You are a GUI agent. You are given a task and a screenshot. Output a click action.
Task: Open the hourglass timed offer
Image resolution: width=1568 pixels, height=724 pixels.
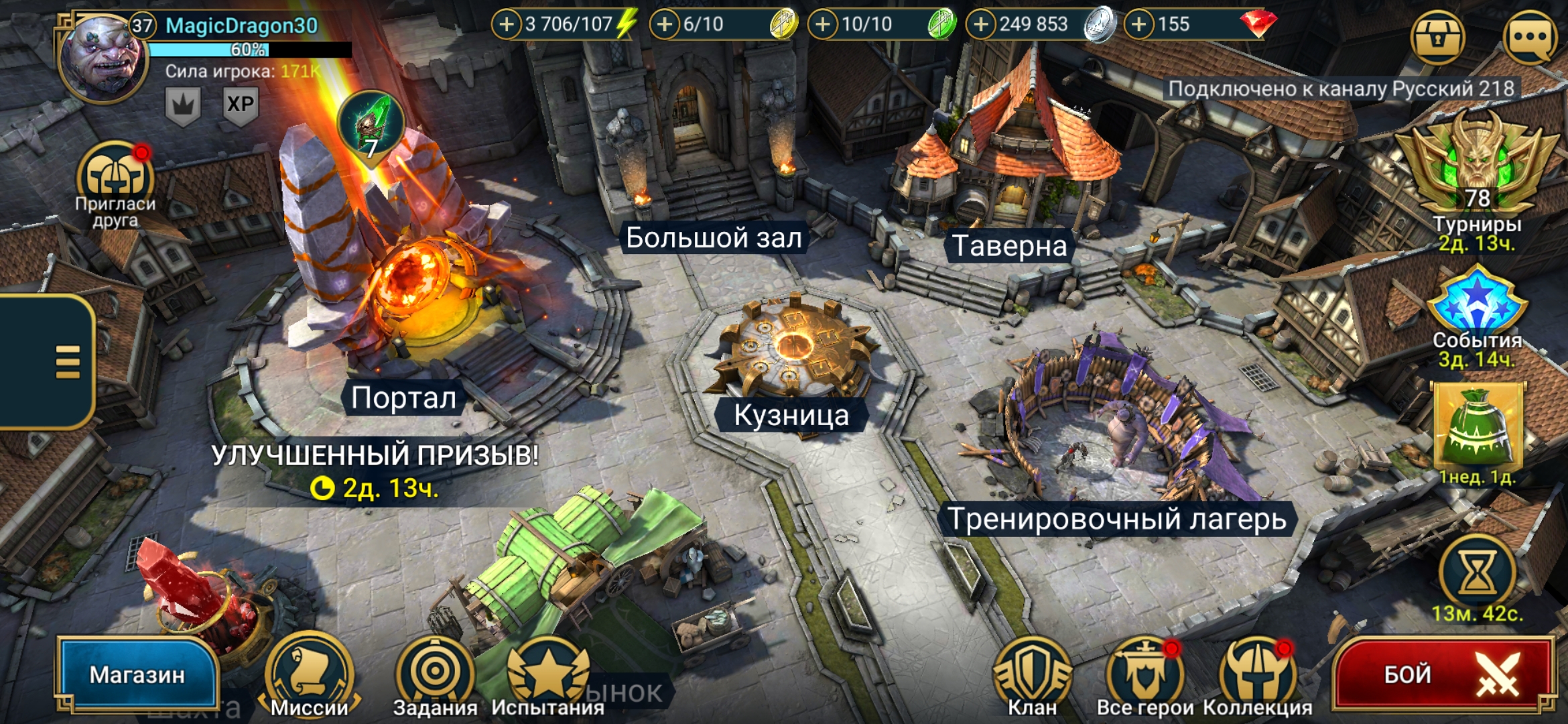(x=1477, y=573)
